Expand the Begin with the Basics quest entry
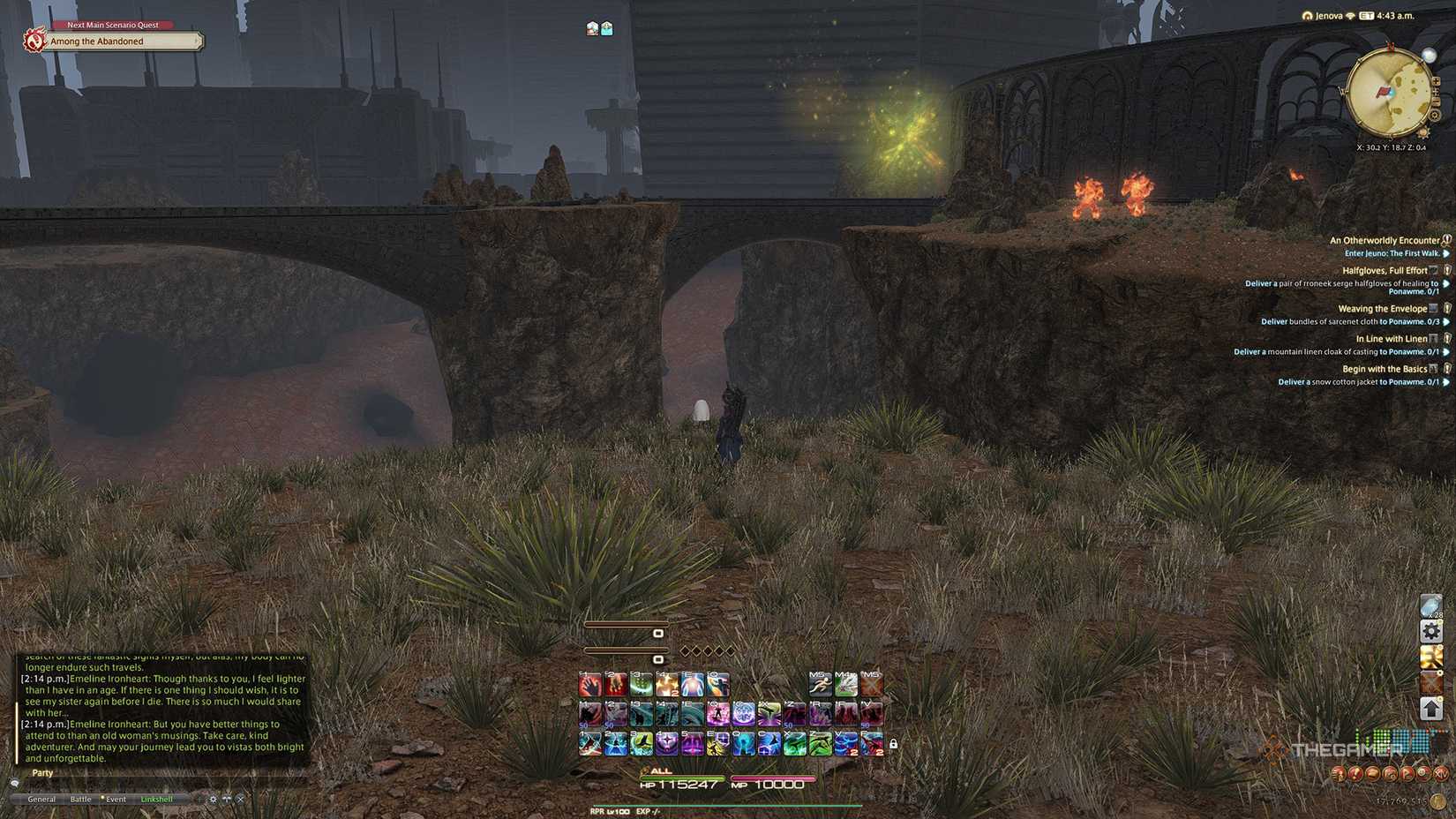This screenshot has height=819, width=1456. click(x=1385, y=368)
